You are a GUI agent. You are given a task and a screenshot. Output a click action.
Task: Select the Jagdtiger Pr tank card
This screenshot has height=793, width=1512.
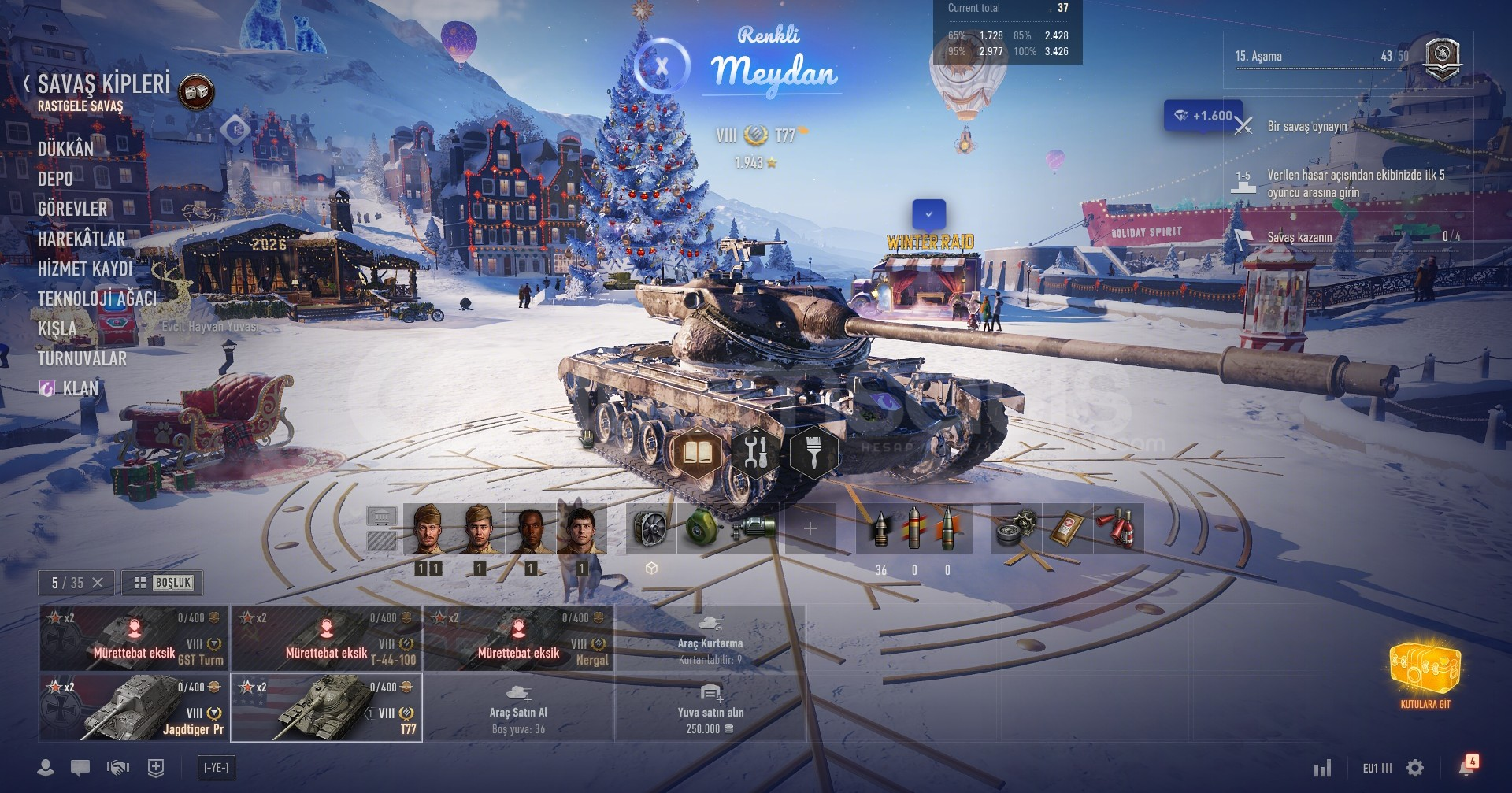[x=134, y=707]
